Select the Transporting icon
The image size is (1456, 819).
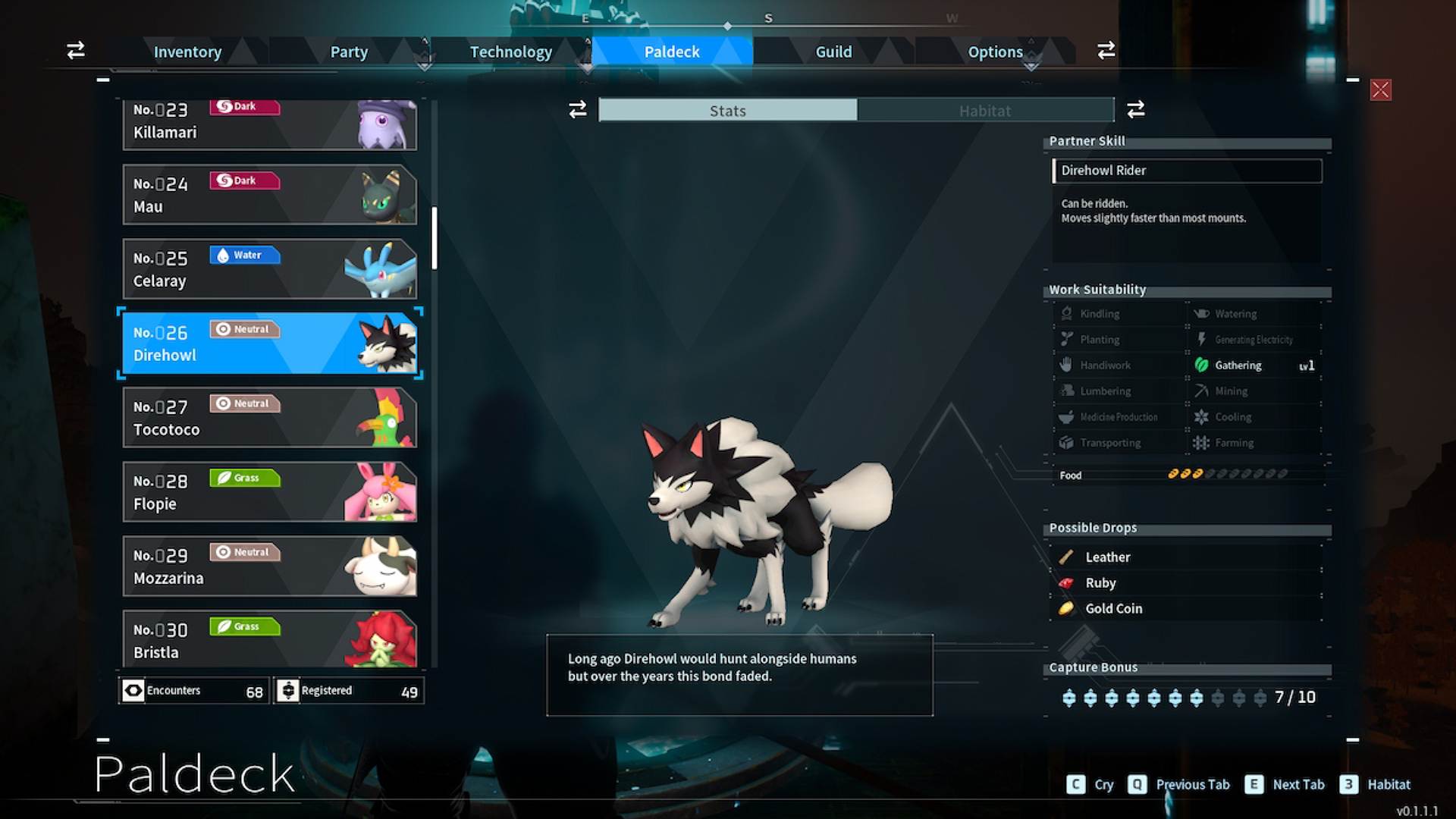click(x=1068, y=442)
